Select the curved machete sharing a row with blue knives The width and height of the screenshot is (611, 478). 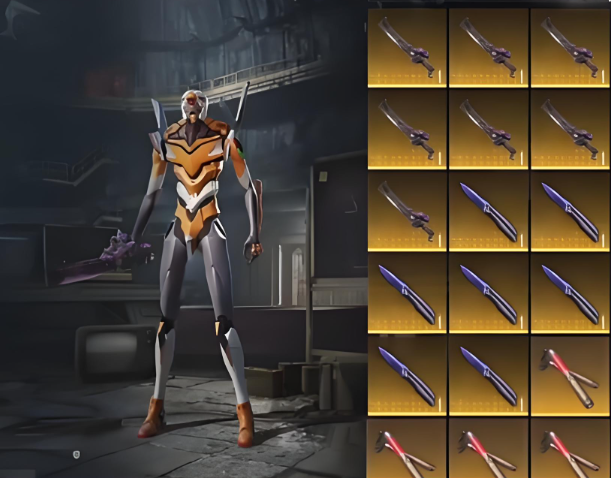tap(406, 209)
